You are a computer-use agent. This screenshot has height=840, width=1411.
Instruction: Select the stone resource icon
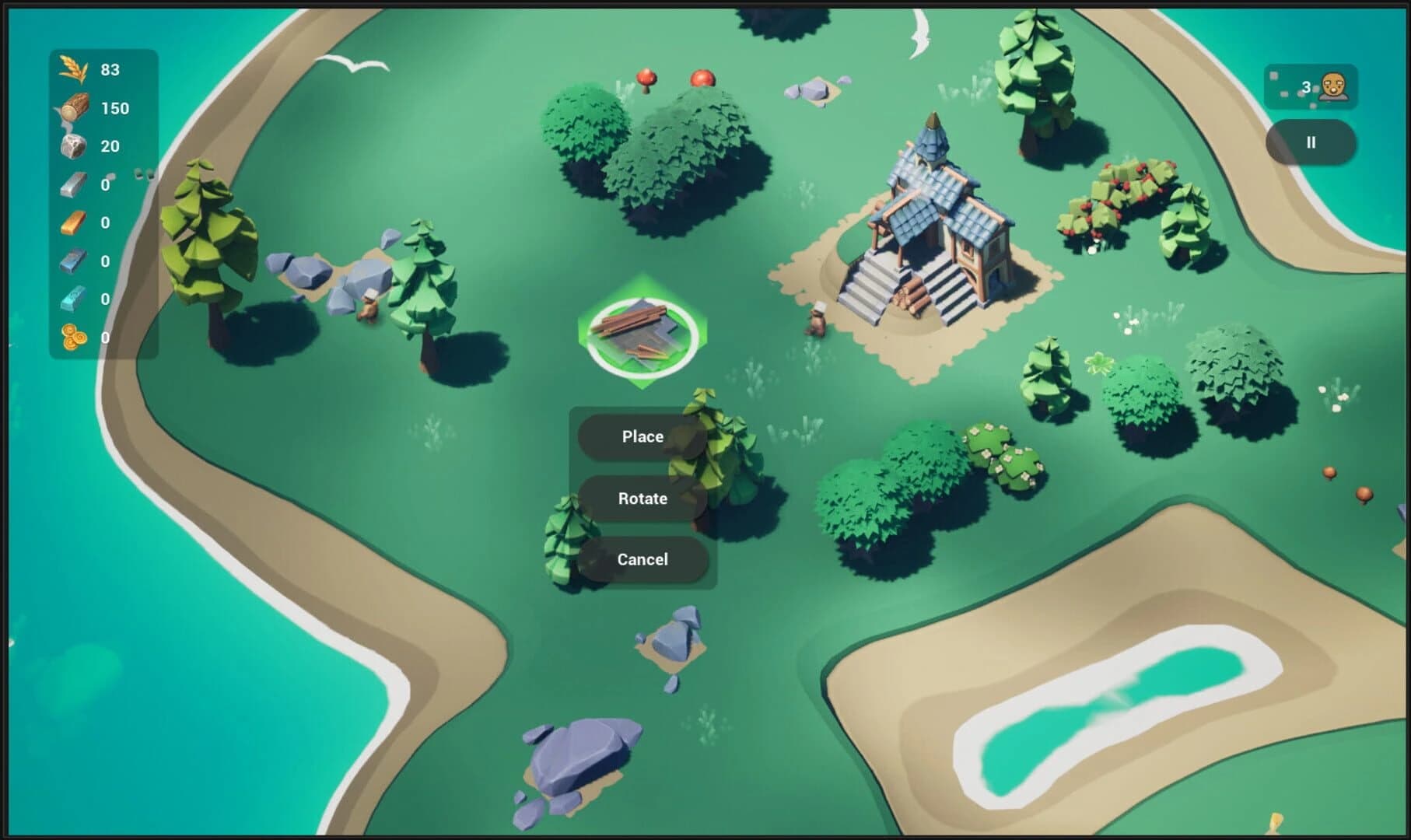74,146
